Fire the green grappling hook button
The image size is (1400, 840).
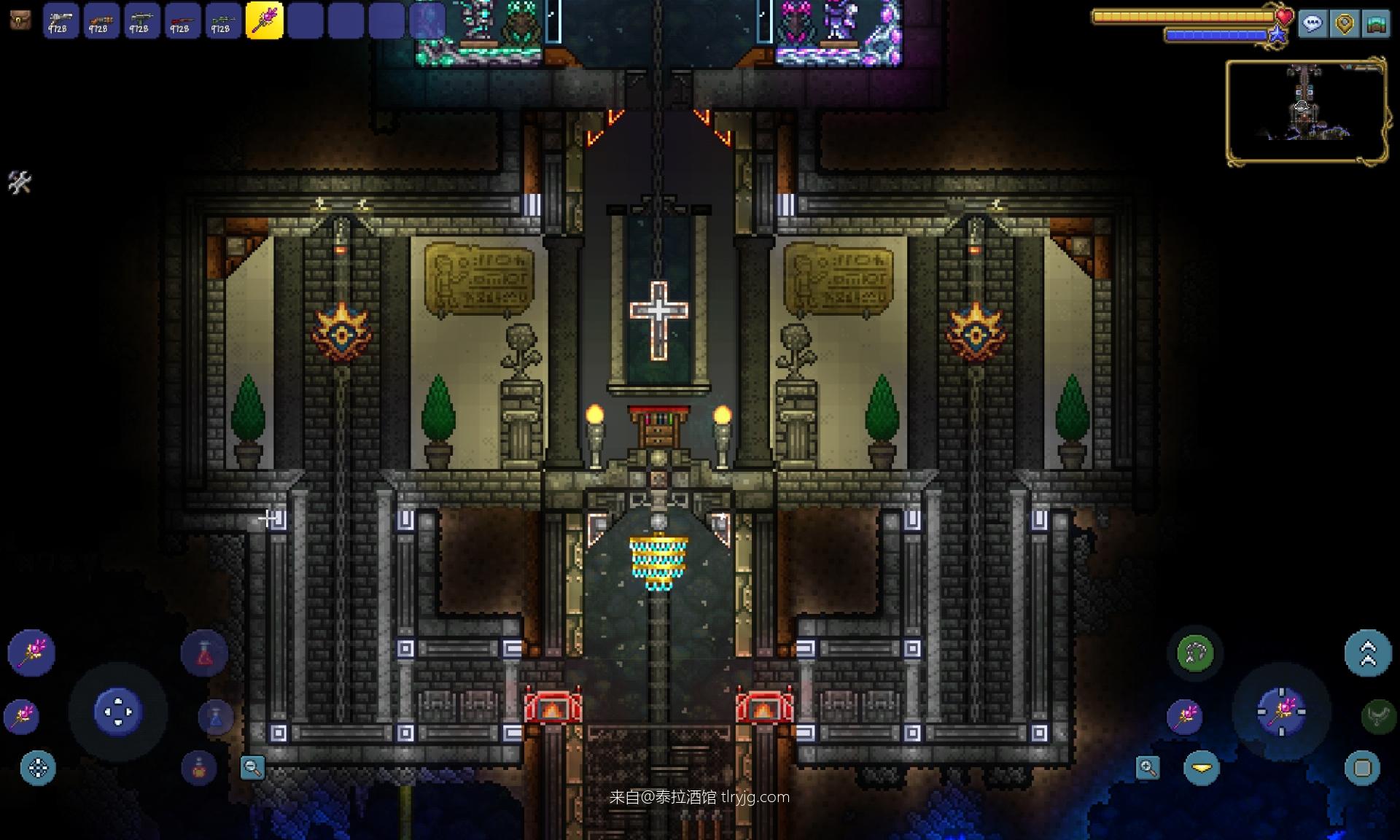tap(1195, 653)
